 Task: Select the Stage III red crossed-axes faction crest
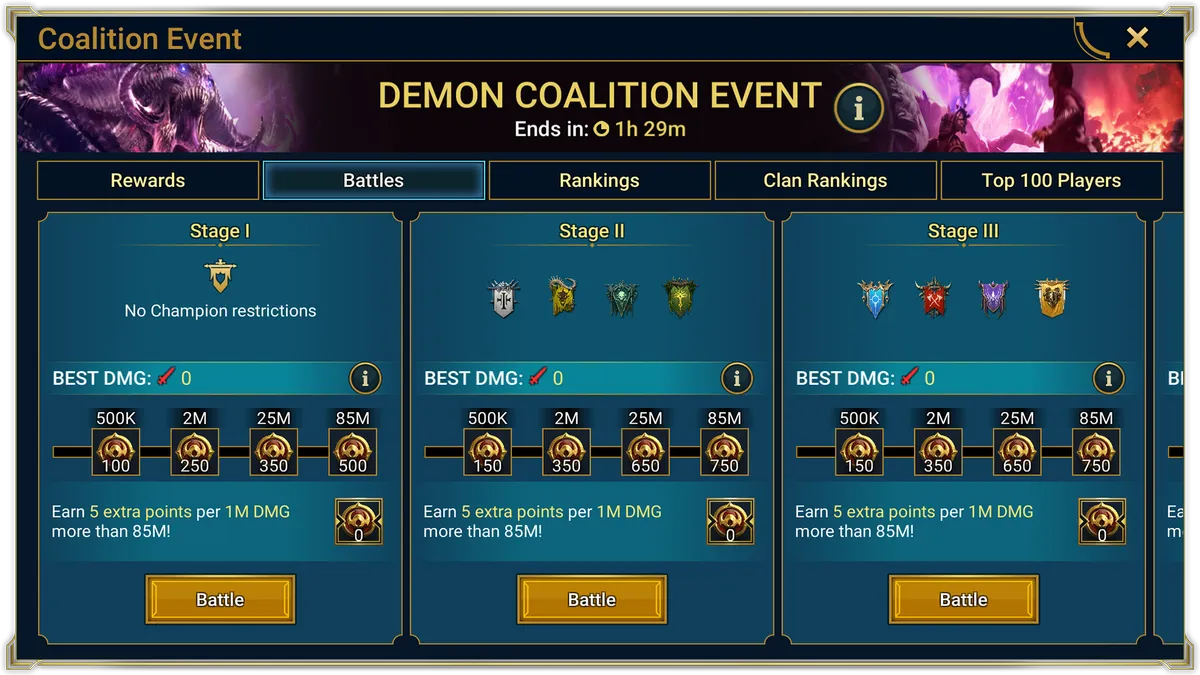click(933, 298)
